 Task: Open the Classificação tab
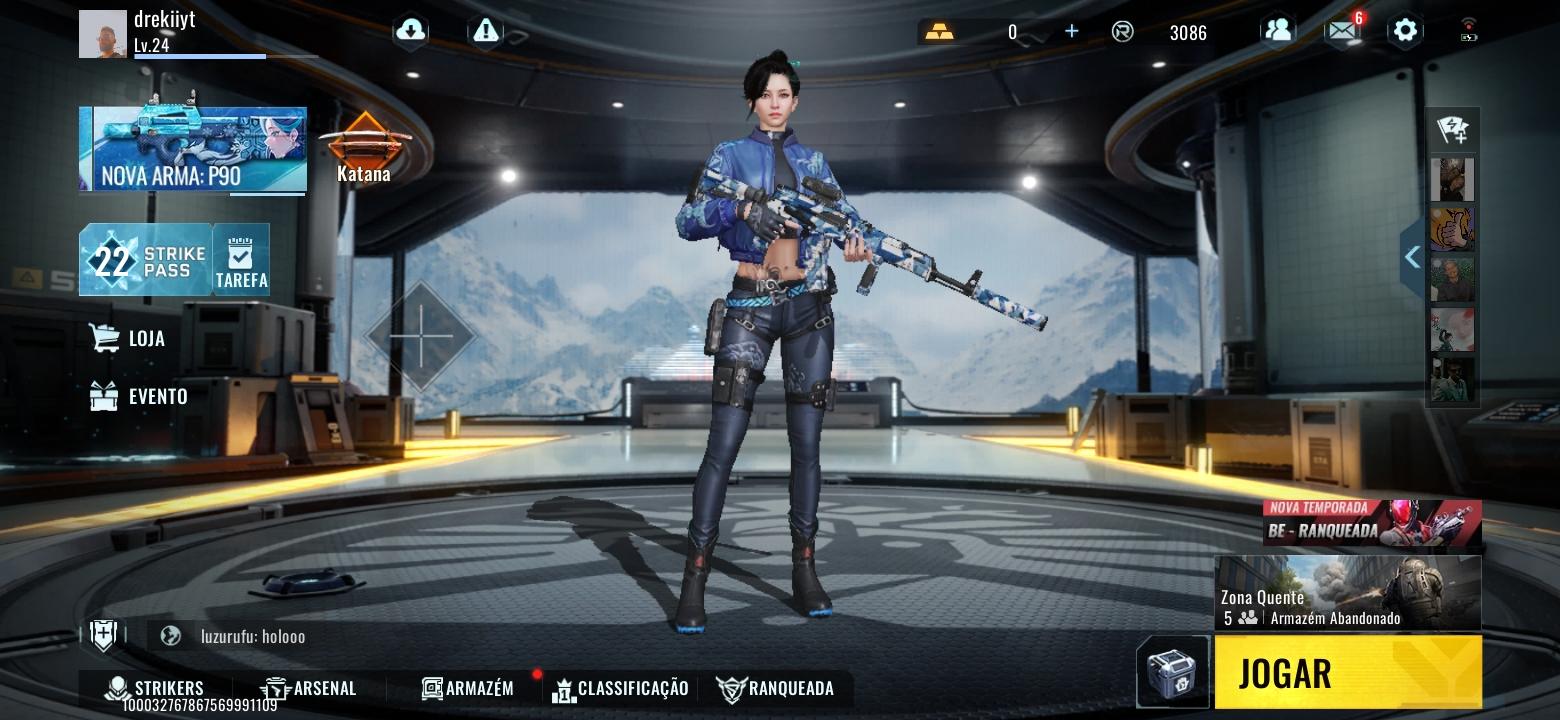620,688
